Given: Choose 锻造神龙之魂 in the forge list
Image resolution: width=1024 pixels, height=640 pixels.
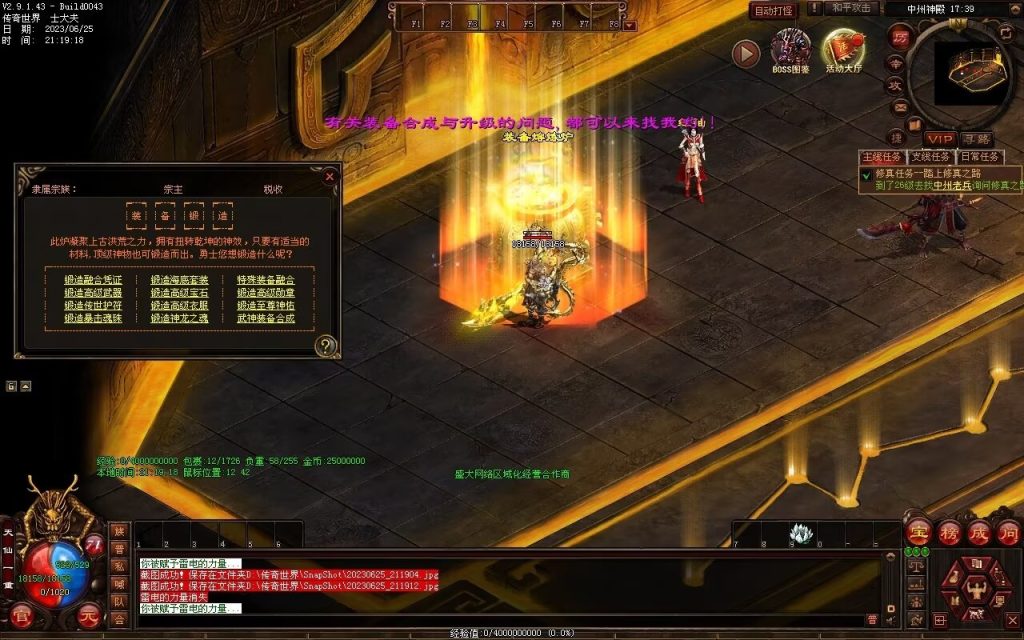Looking at the screenshot, I should click(180, 319).
